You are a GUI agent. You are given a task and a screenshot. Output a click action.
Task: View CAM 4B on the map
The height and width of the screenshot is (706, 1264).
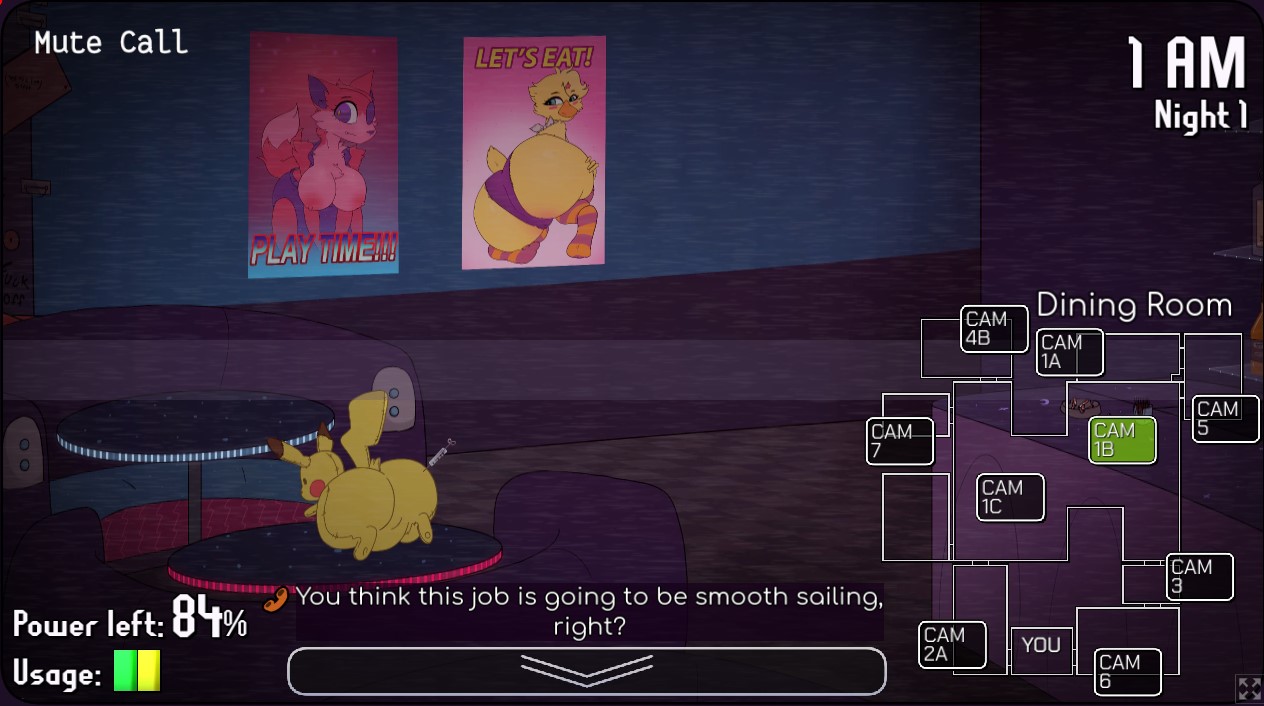click(x=994, y=329)
